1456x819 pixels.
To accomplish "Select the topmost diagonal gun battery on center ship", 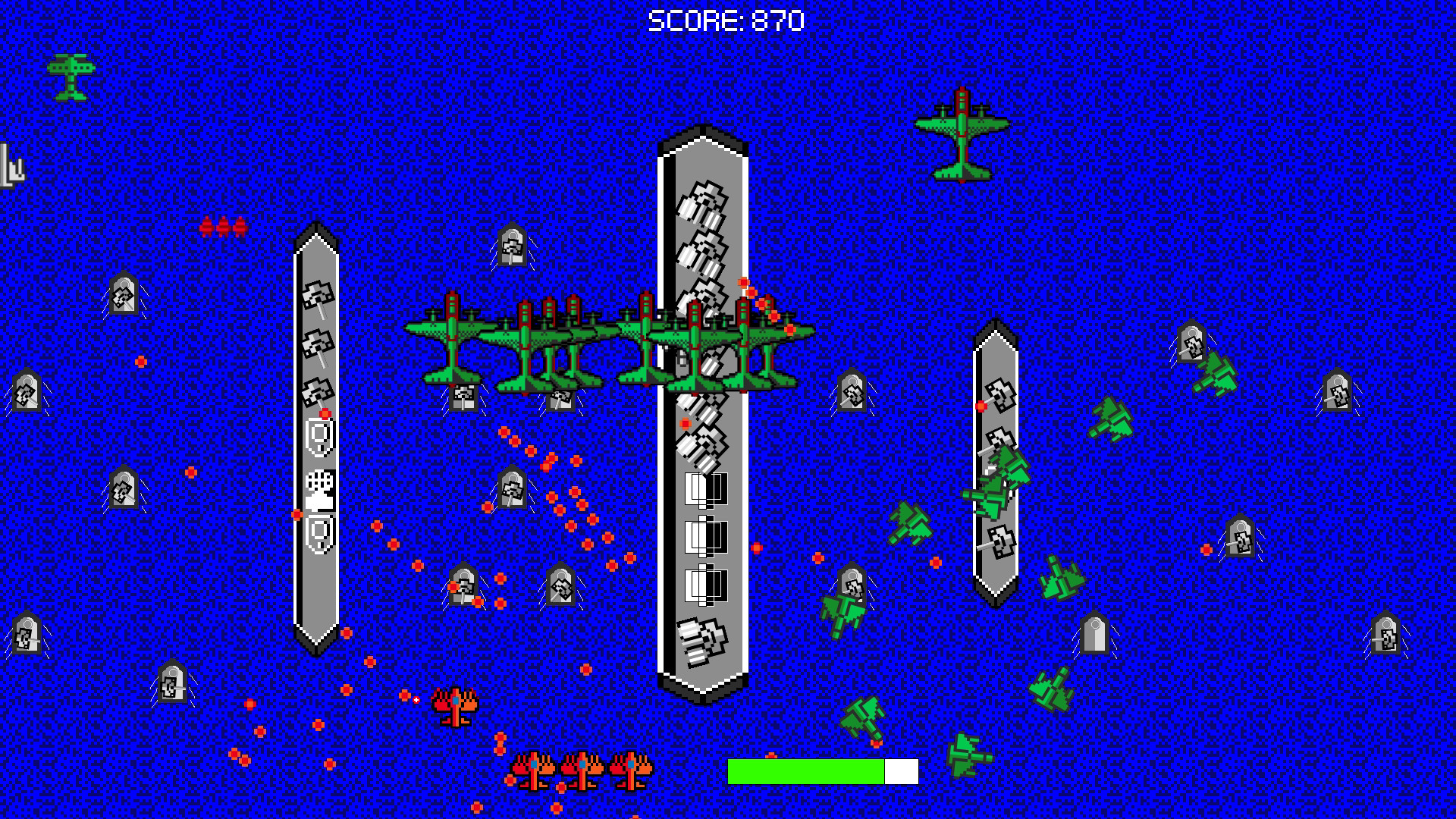I will (x=701, y=205).
